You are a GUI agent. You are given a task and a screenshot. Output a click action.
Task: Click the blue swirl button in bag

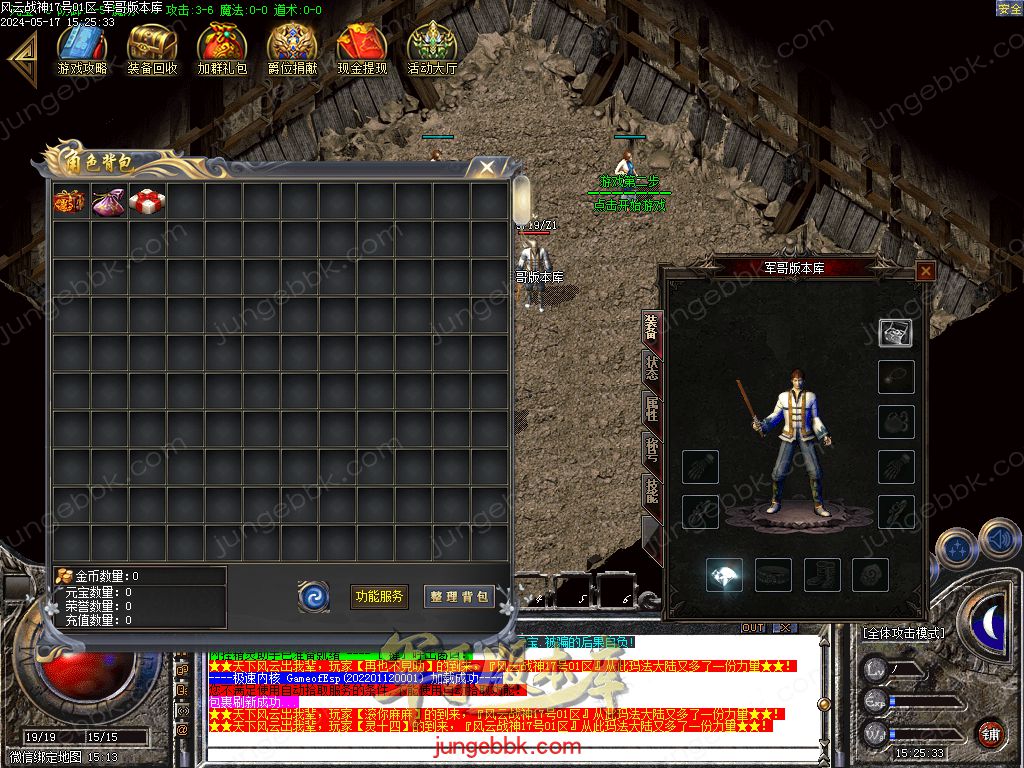314,596
